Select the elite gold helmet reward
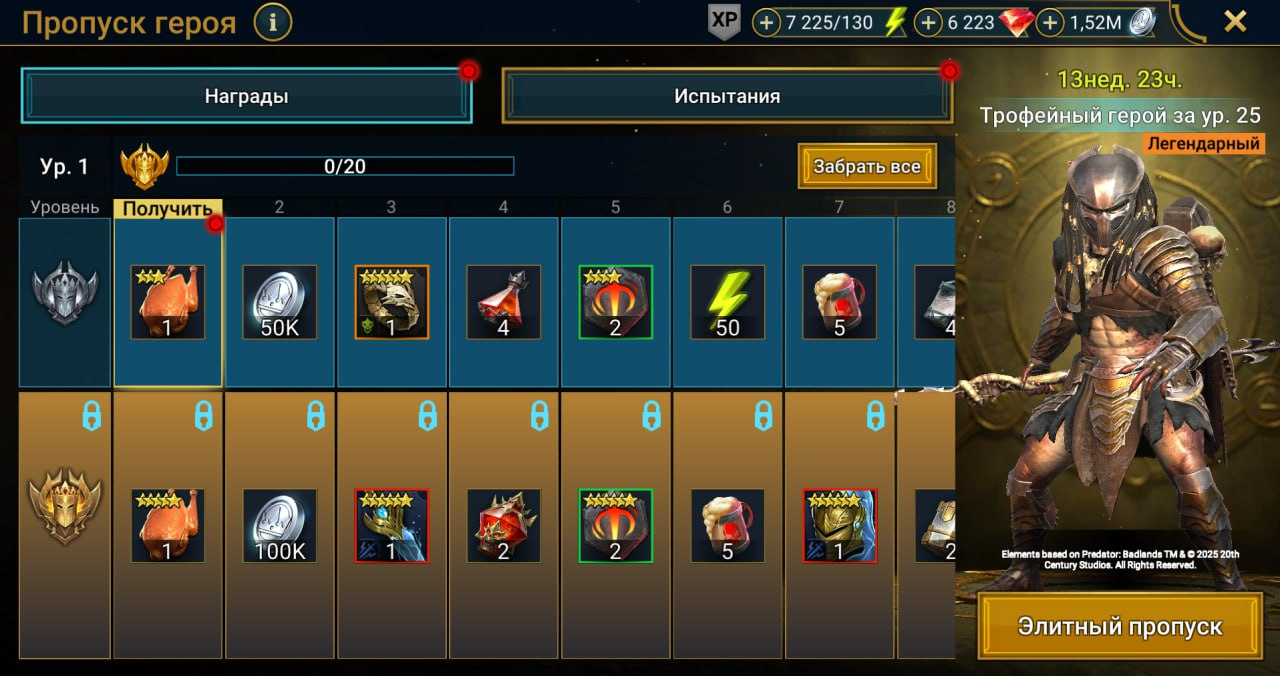Screen dimensions: 1280x676 pos(840,526)
